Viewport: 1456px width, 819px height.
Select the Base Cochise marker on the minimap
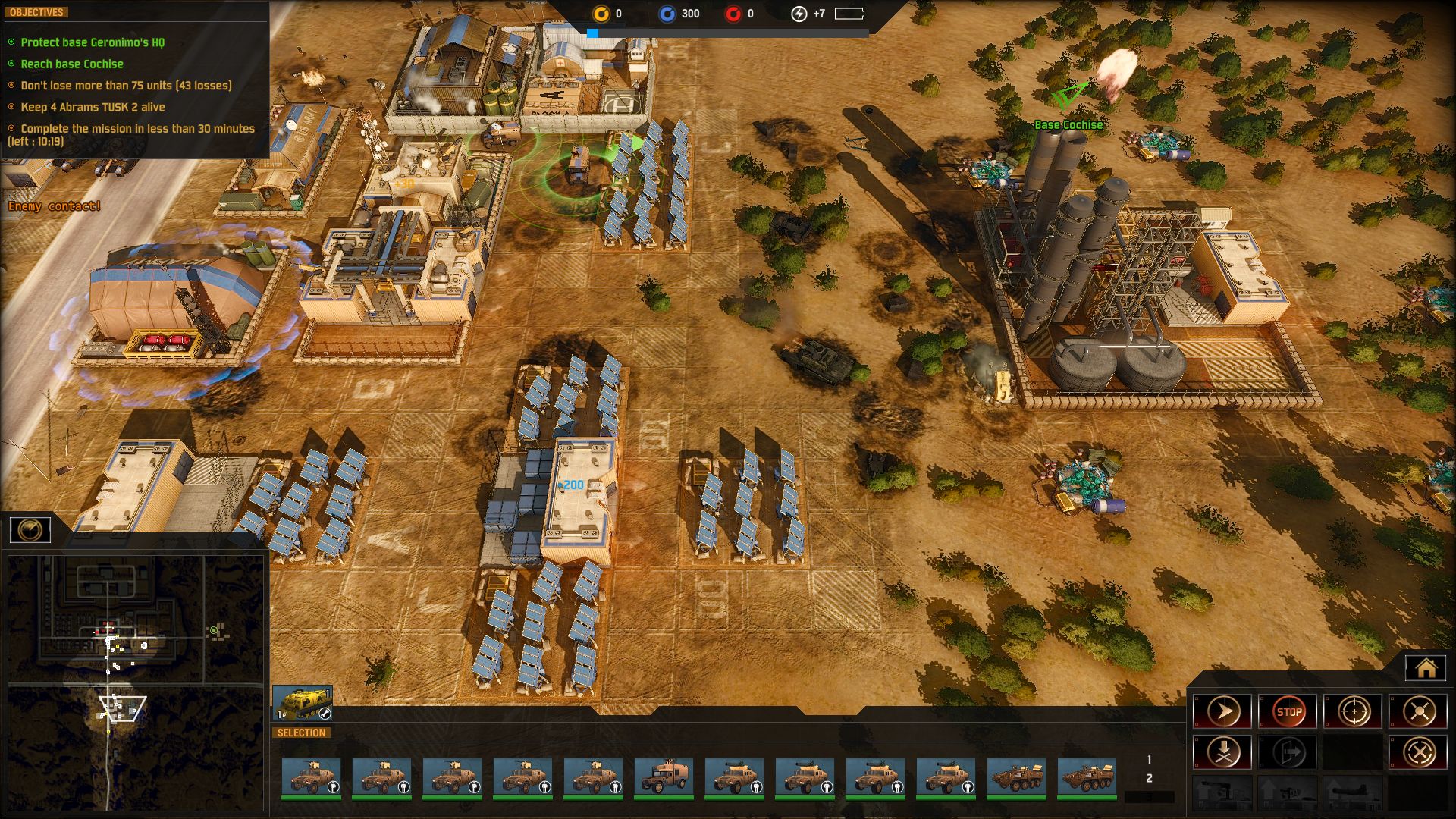coord(215,630)
